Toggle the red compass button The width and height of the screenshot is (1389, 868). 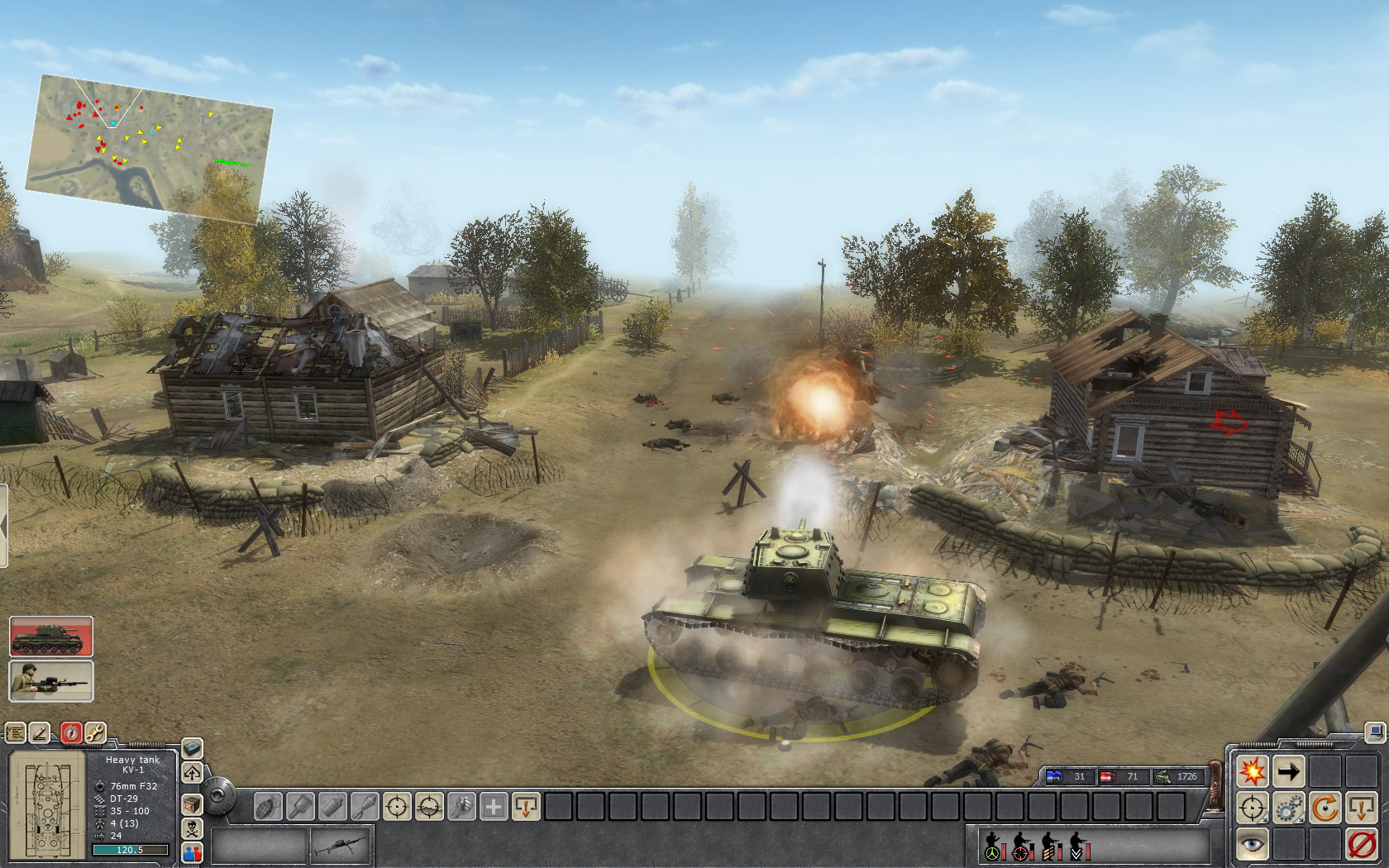click(71, 733)
